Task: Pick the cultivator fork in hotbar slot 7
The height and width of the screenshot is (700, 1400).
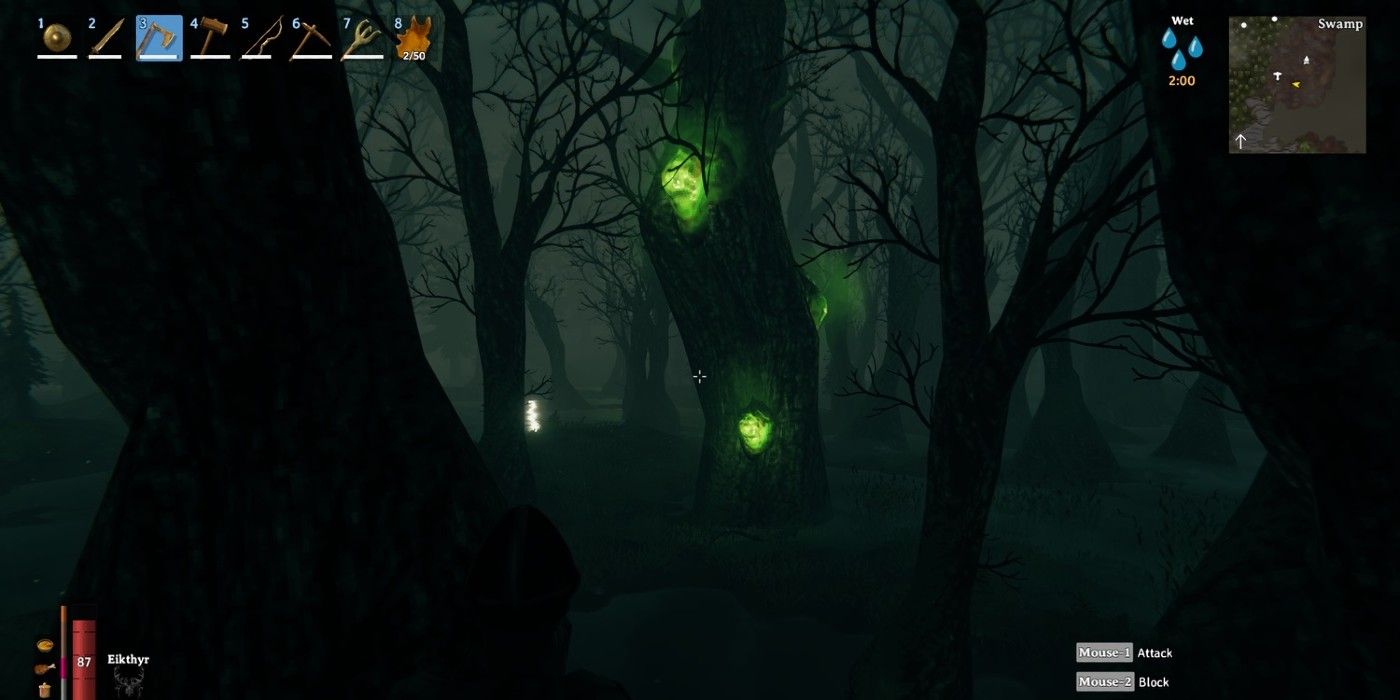Action: click(x=362, y=38)
